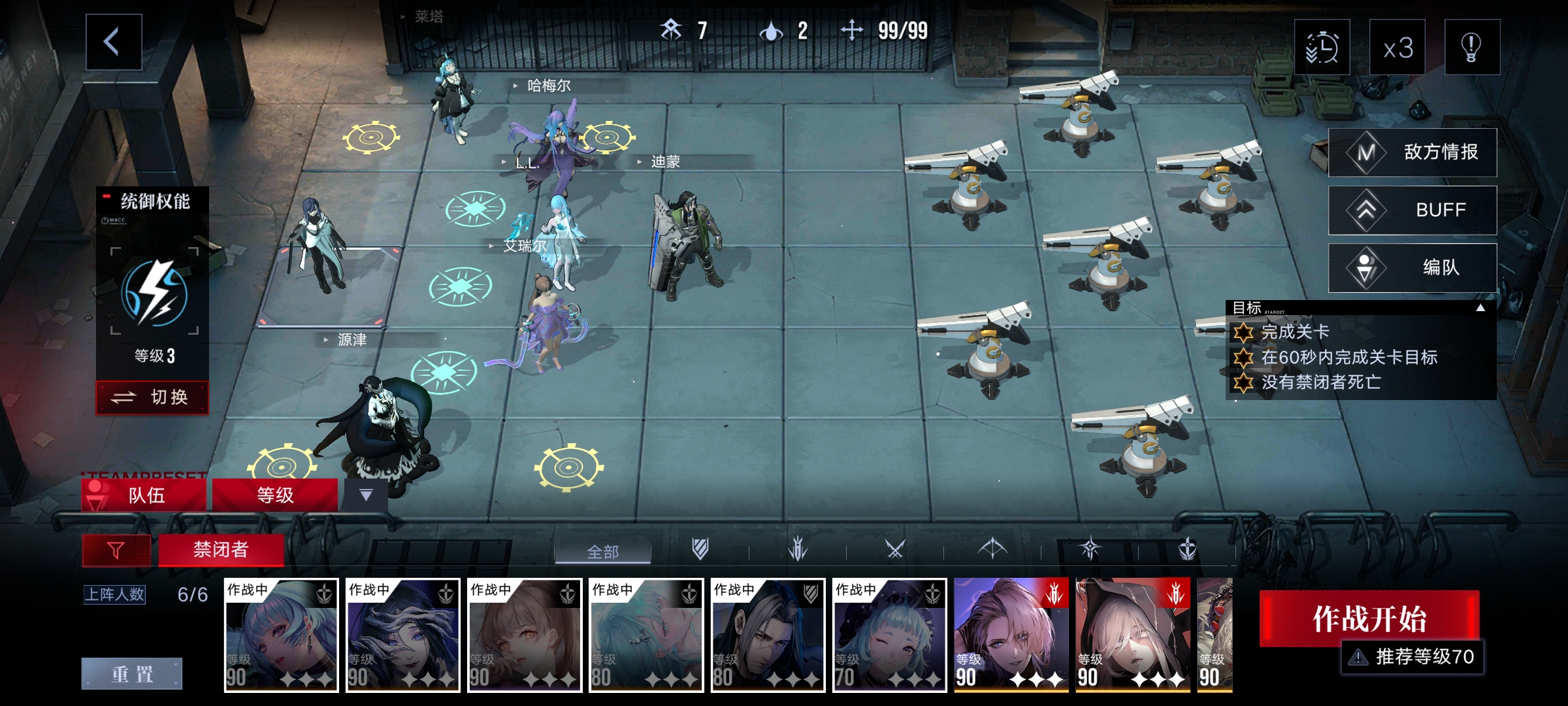Viewport: 1568px width, 706px height.
Task: Sort sinners by 等级 level
Action: coord(275,495)
